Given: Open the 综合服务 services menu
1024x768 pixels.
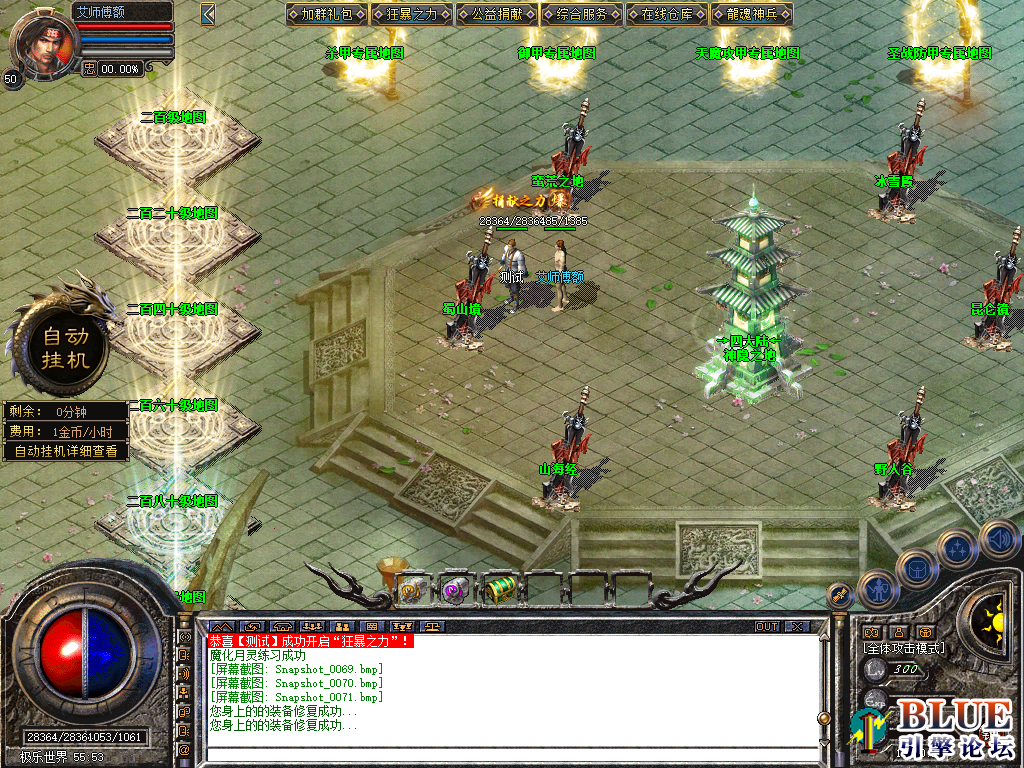Looking at the screenshot, I should coord(581,14).
